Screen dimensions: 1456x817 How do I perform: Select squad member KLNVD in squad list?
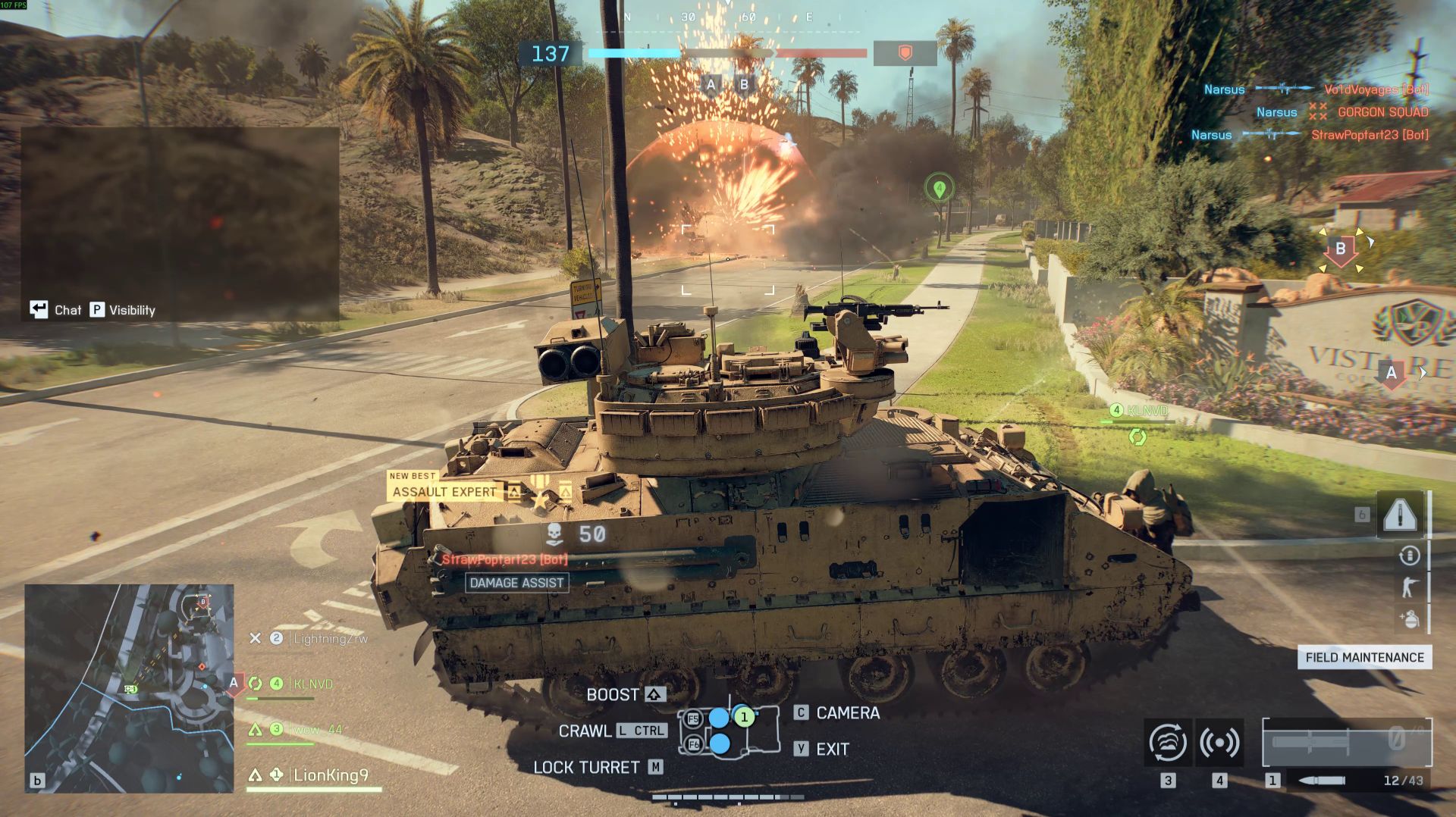point(312,684)
